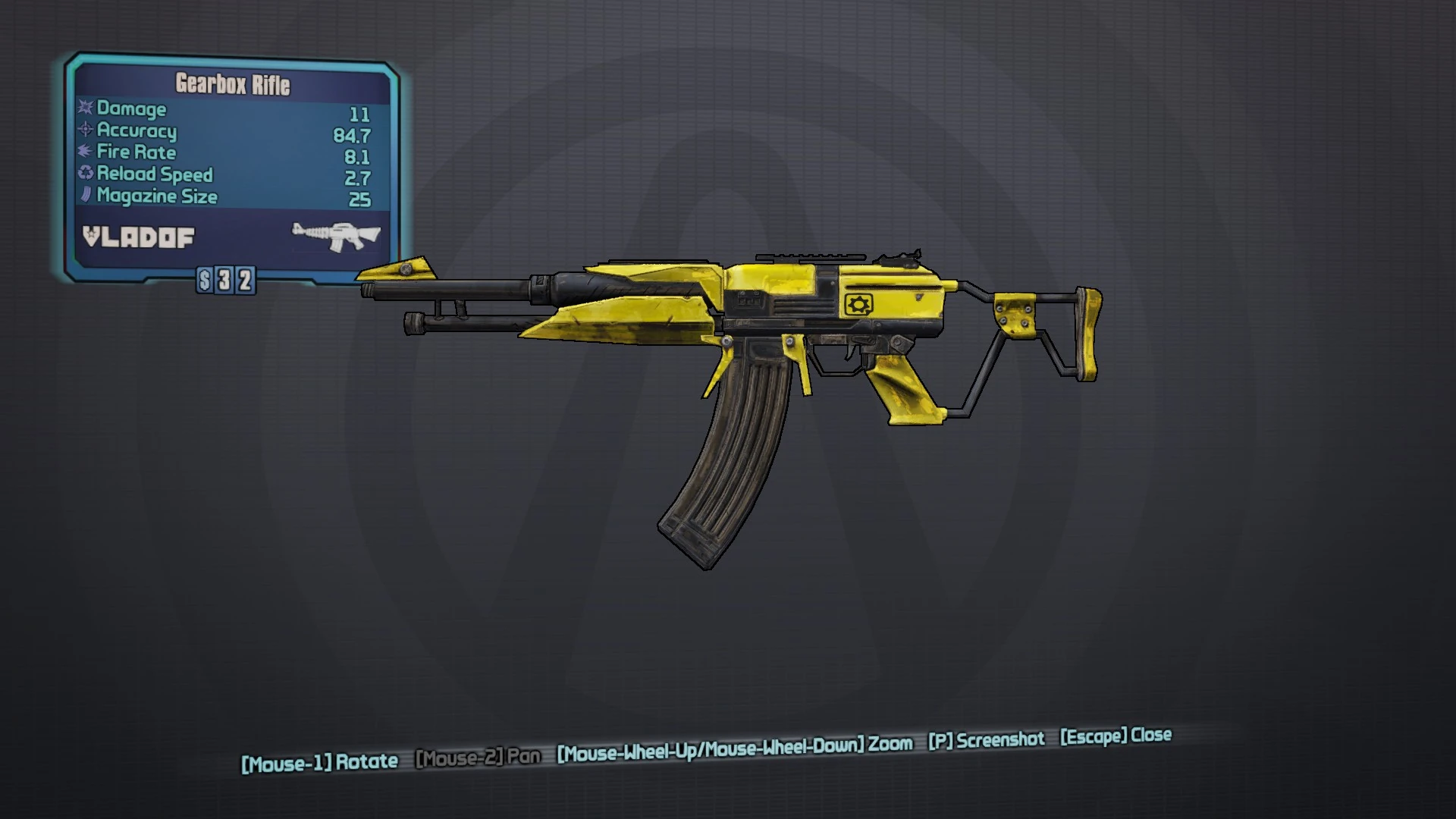Click the [Mouse-1] Rotate hint
Viewport: 1456px width, 819px height.
[x=320, y=761]
